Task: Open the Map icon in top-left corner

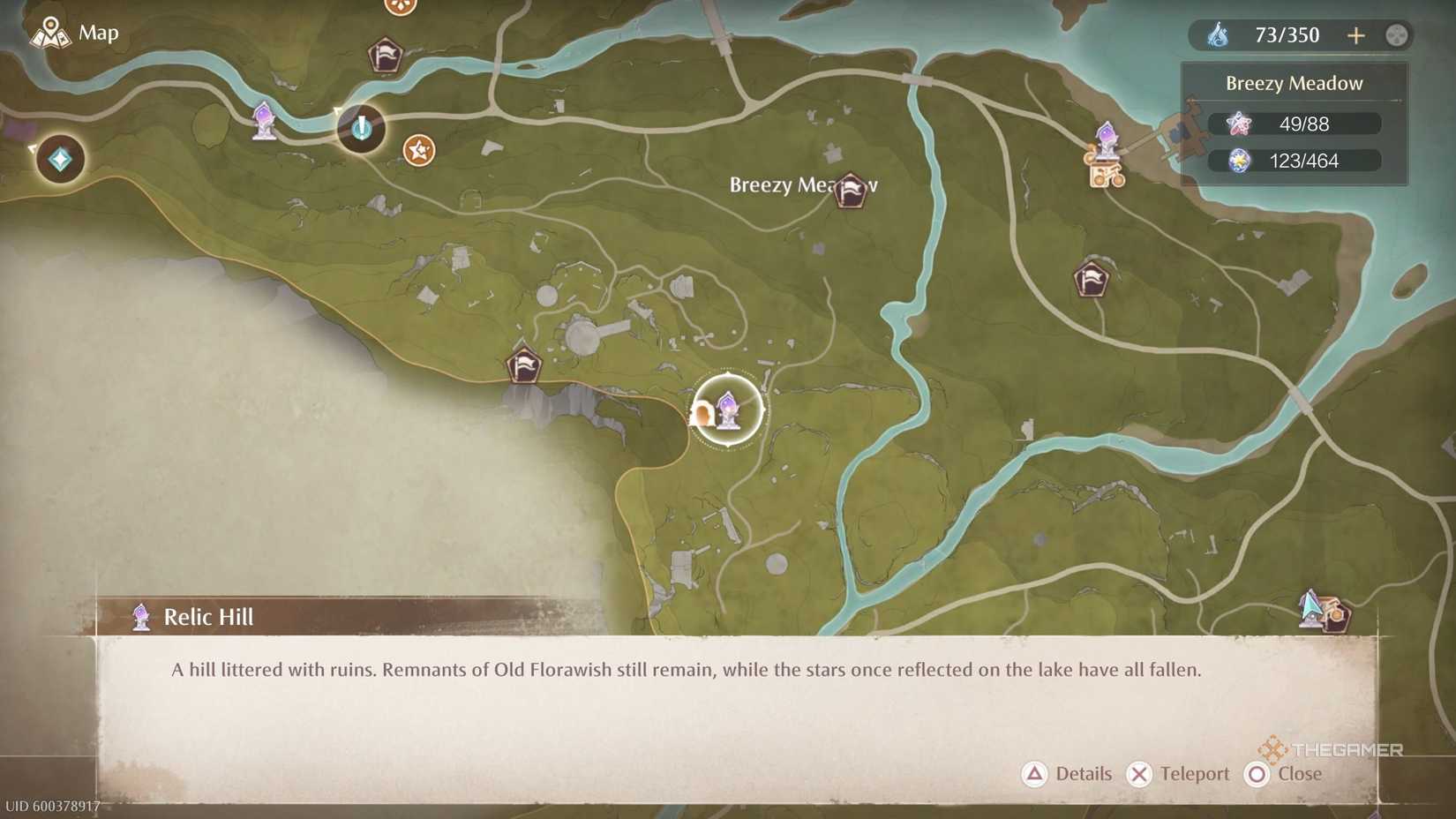Action: (51, 33)
